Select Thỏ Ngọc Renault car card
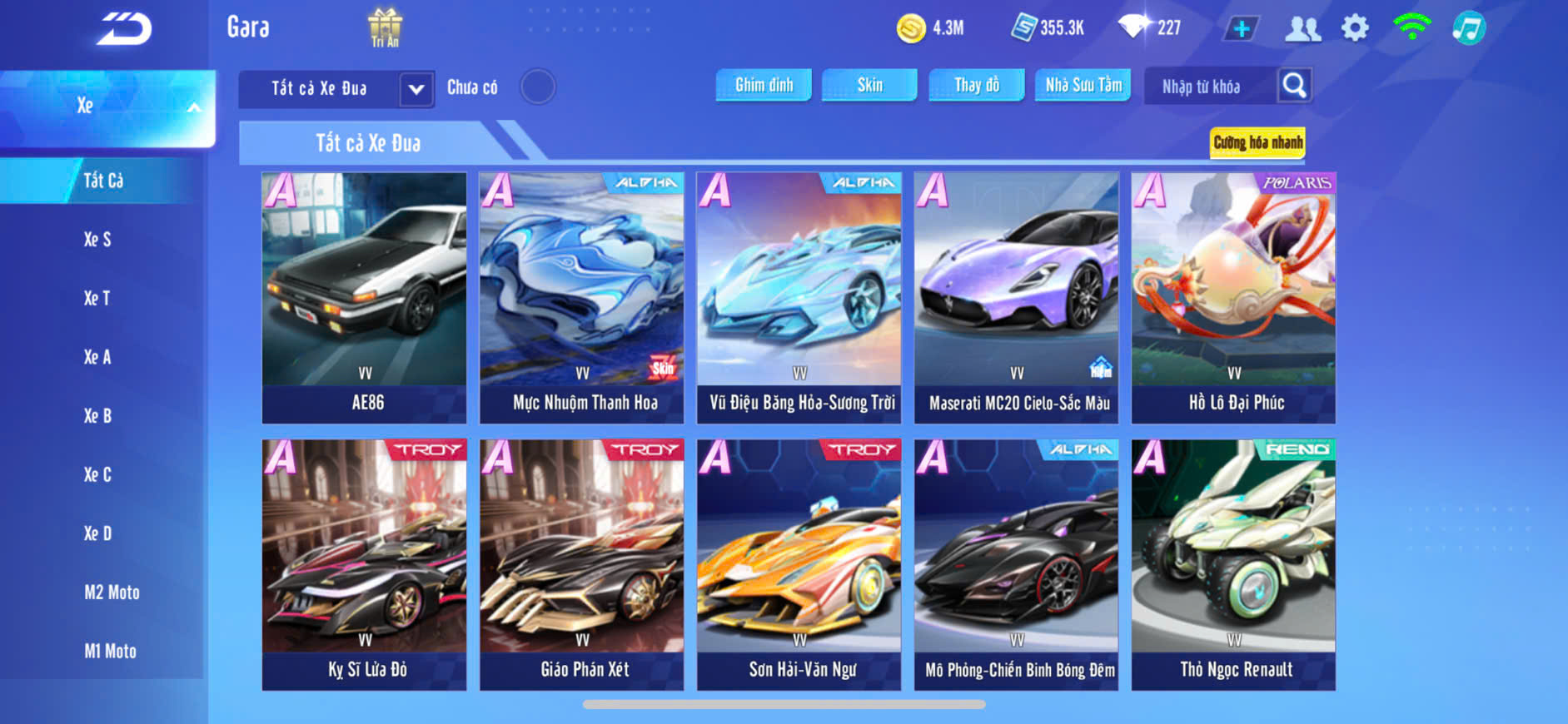The width and height of the screenshot is (1568, 724). [x=1233, y=564]
